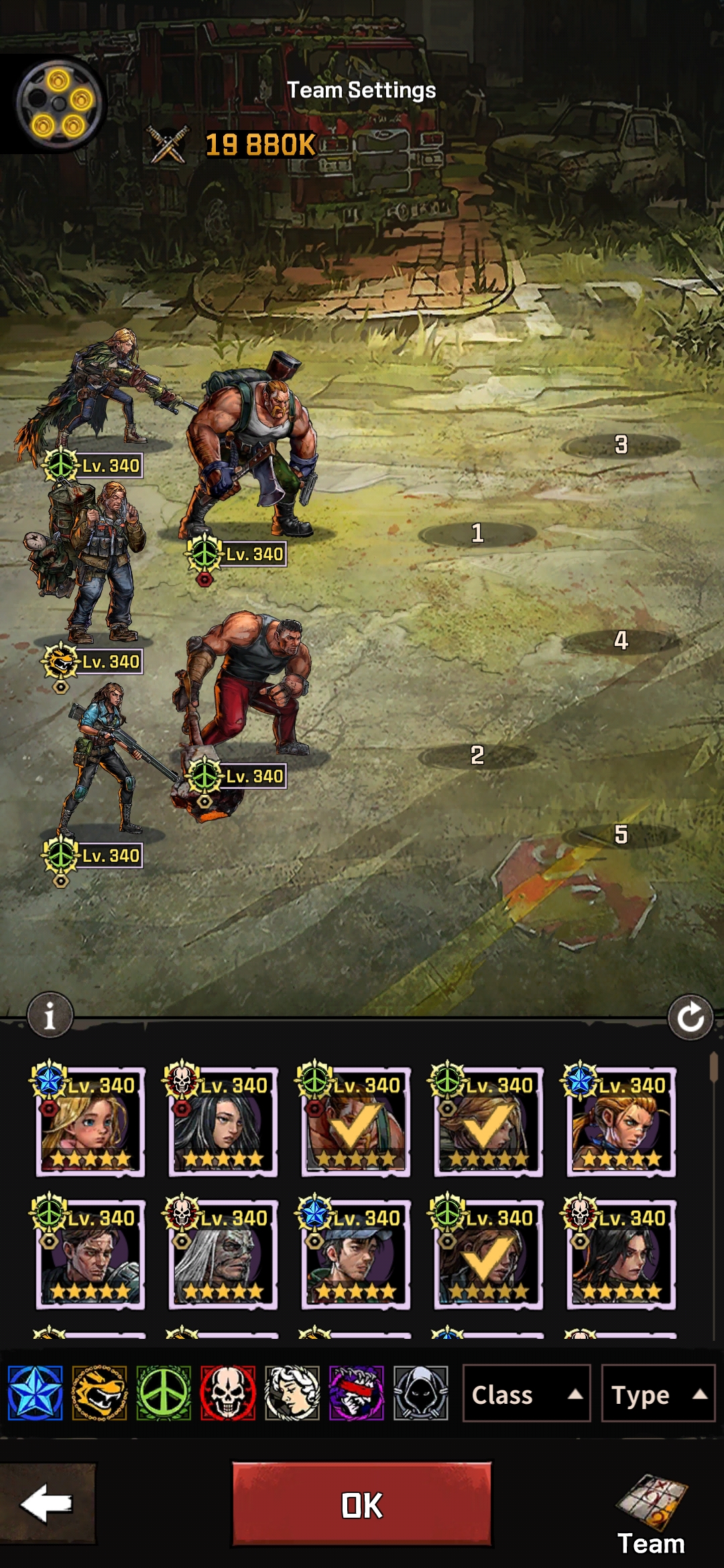Viewport: 724px width, 1568px height.
Task: Open the Class filter dropdown
Action: (x=526, y=1394)
